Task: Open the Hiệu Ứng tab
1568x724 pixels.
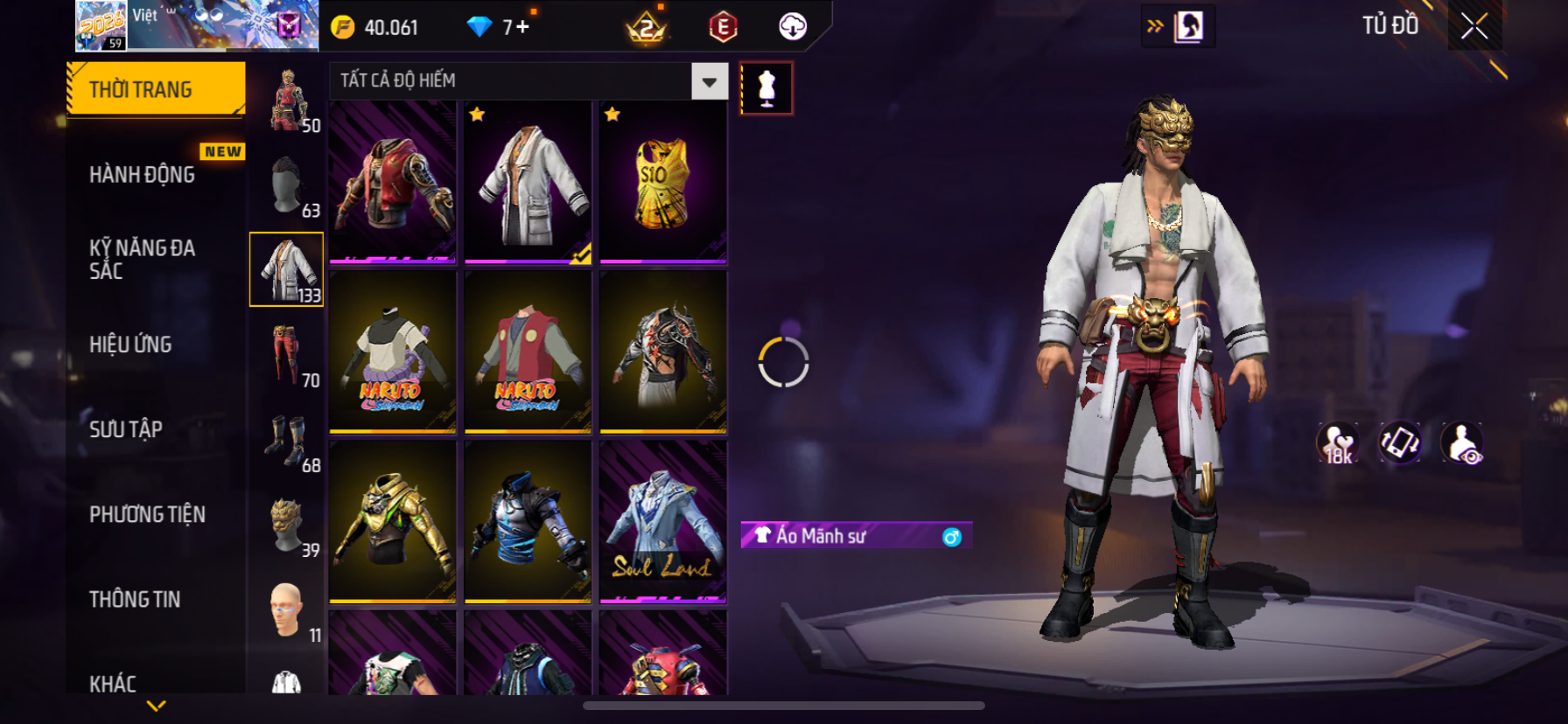Action: tap(131, 345)
